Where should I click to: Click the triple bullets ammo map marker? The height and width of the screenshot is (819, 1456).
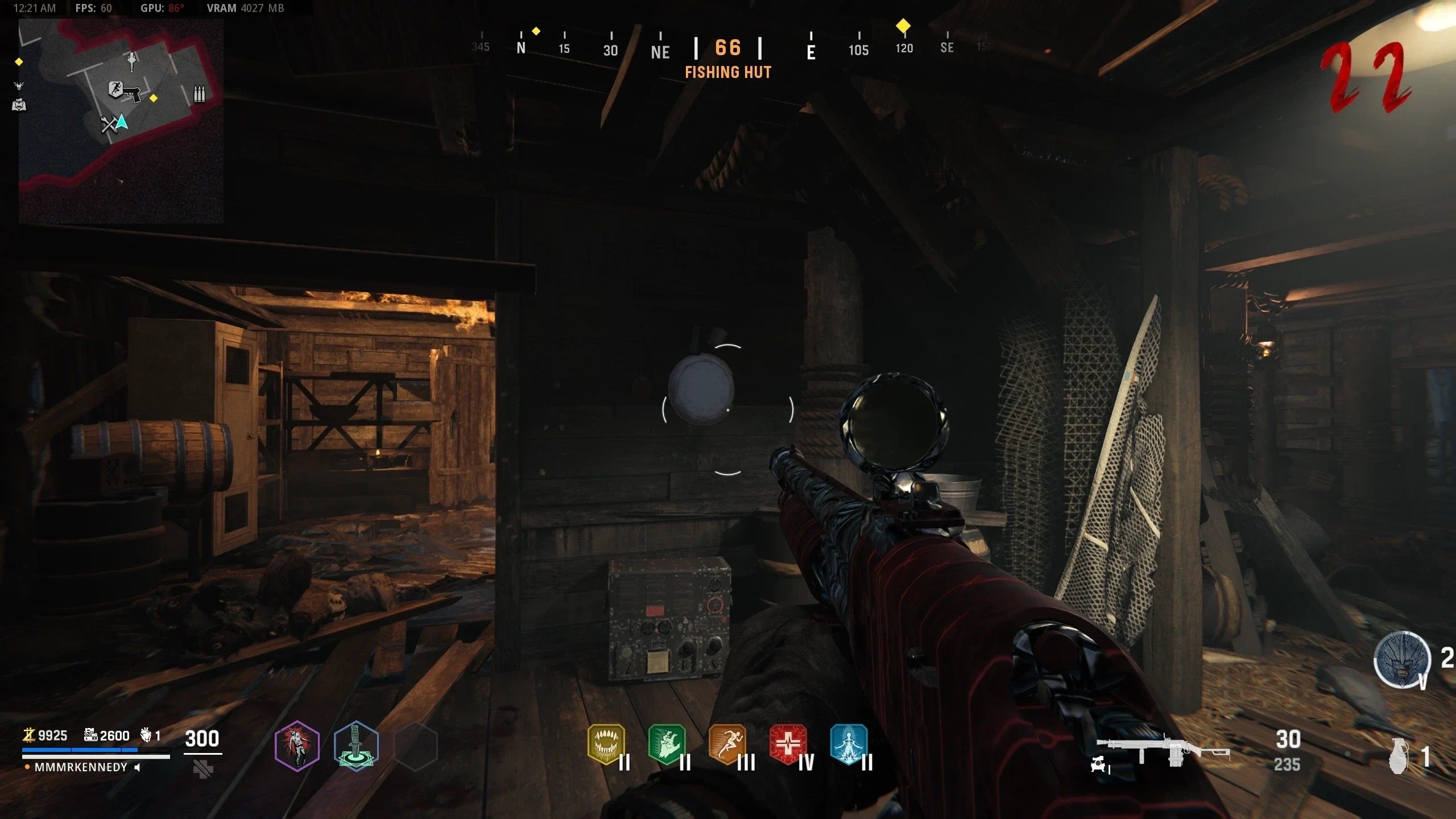click(x=199, y=94)
